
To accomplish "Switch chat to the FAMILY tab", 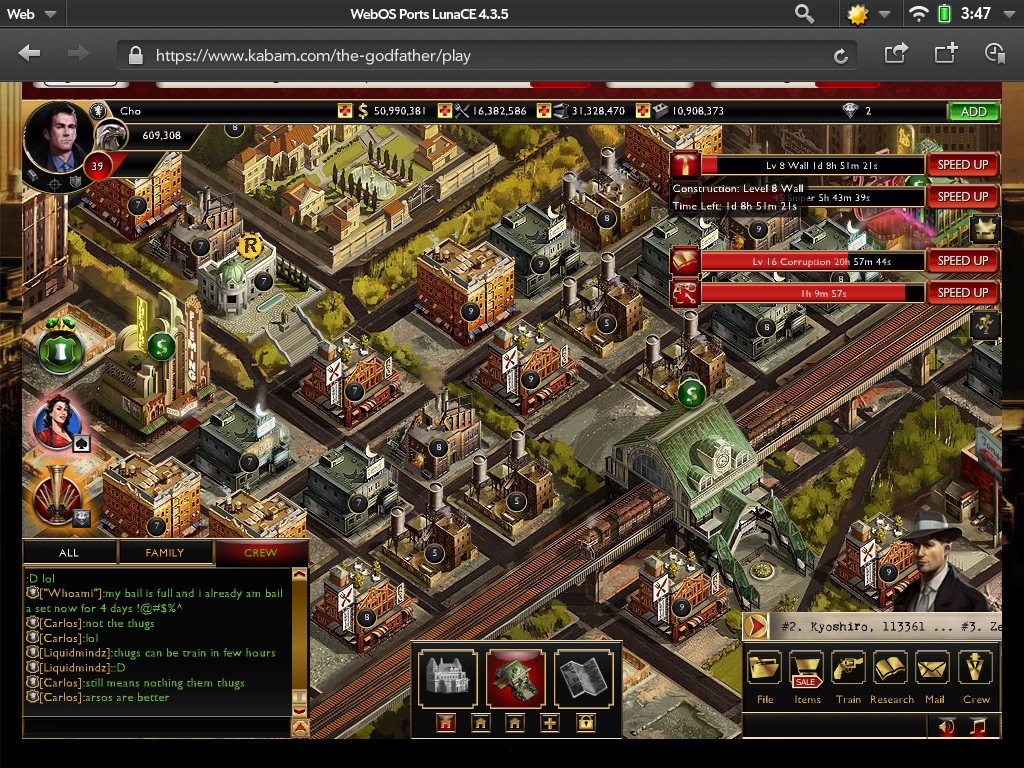I will pos(165,552).
